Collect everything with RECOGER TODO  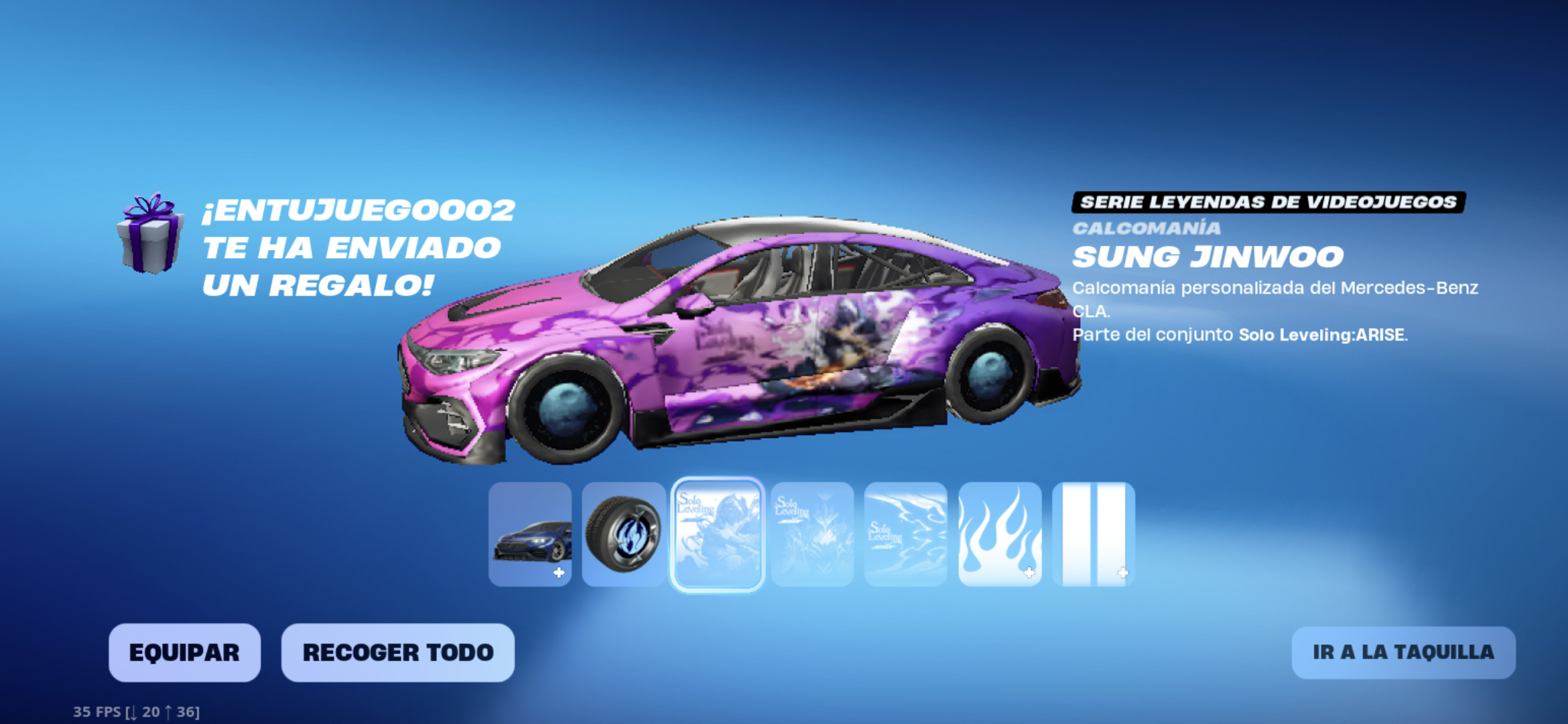pos(398,652)
